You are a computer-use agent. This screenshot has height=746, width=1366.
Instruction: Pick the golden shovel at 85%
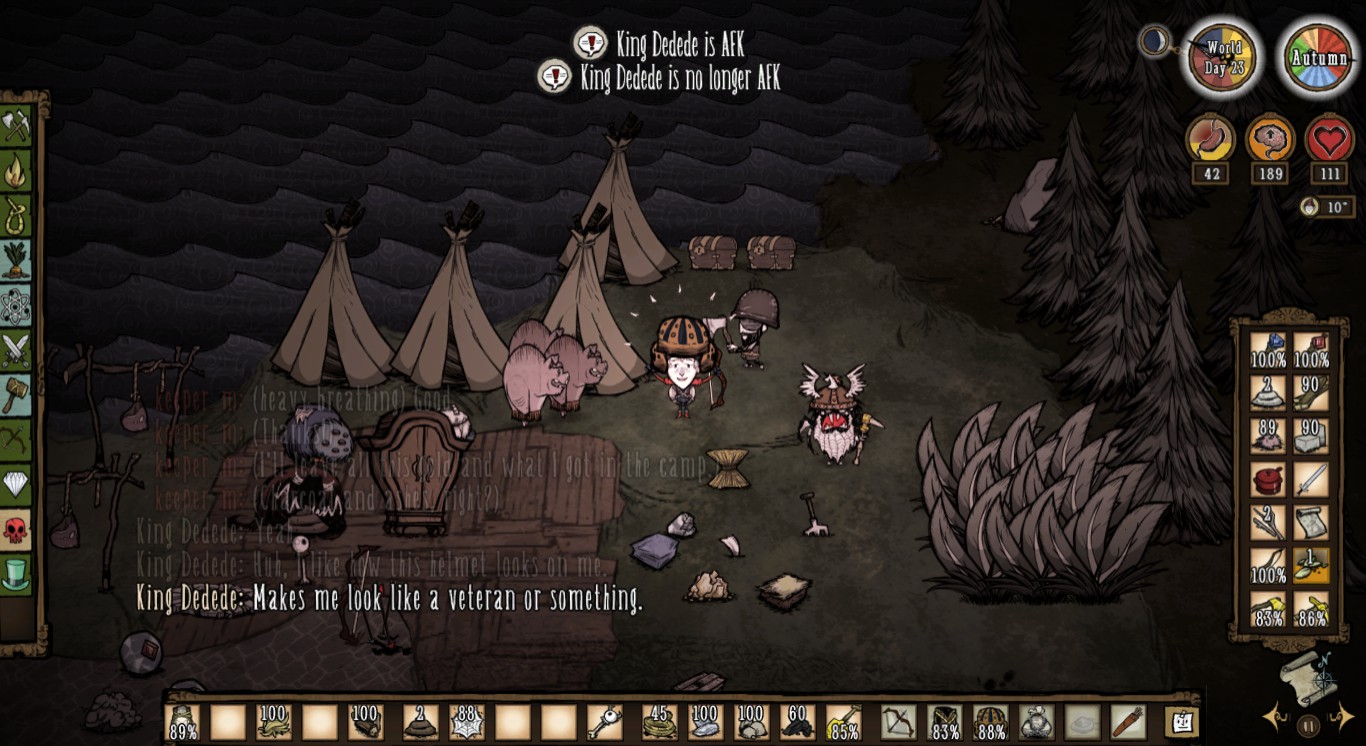[843, 722]
